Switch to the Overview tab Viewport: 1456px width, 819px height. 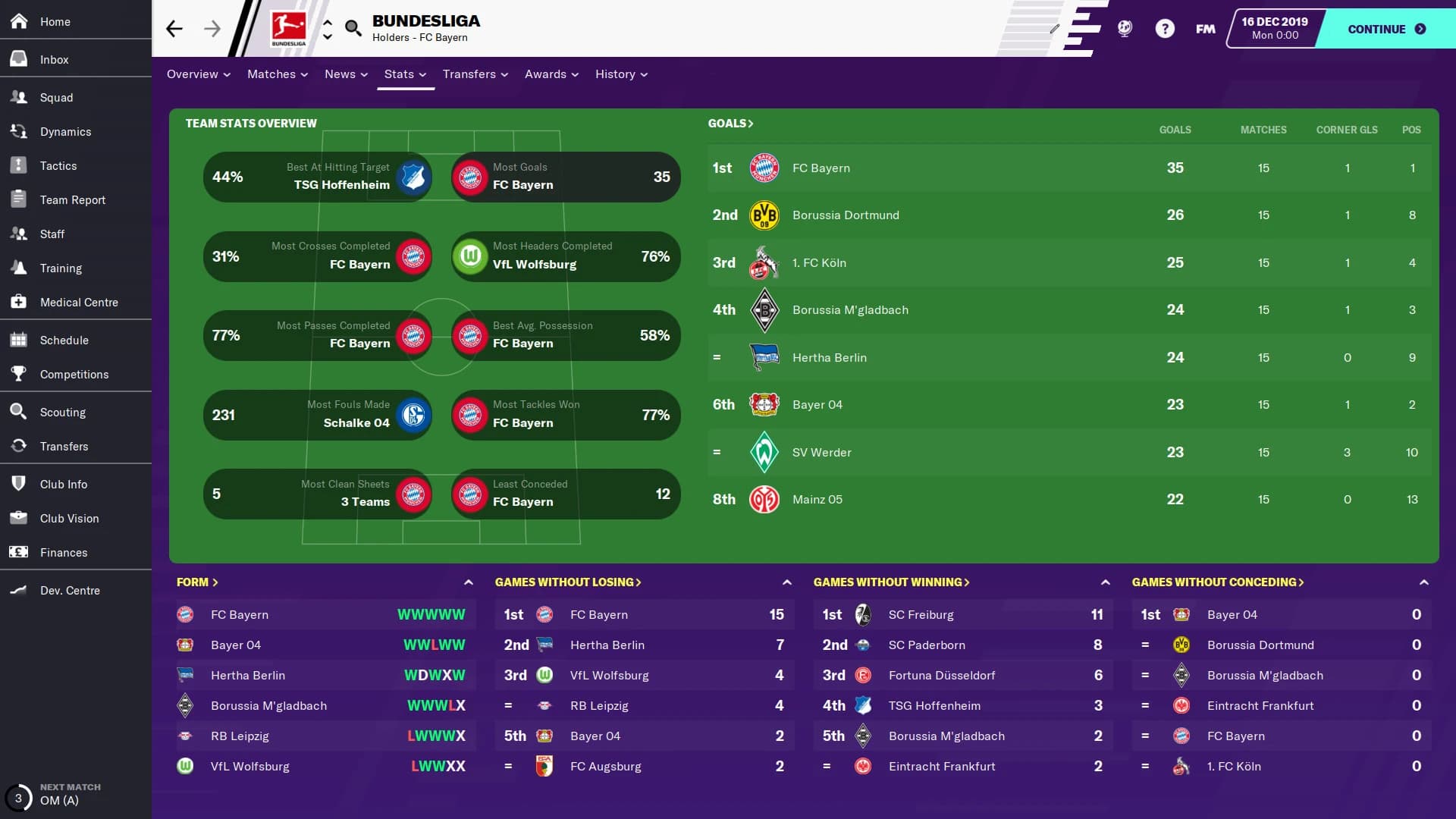point(193,74)
